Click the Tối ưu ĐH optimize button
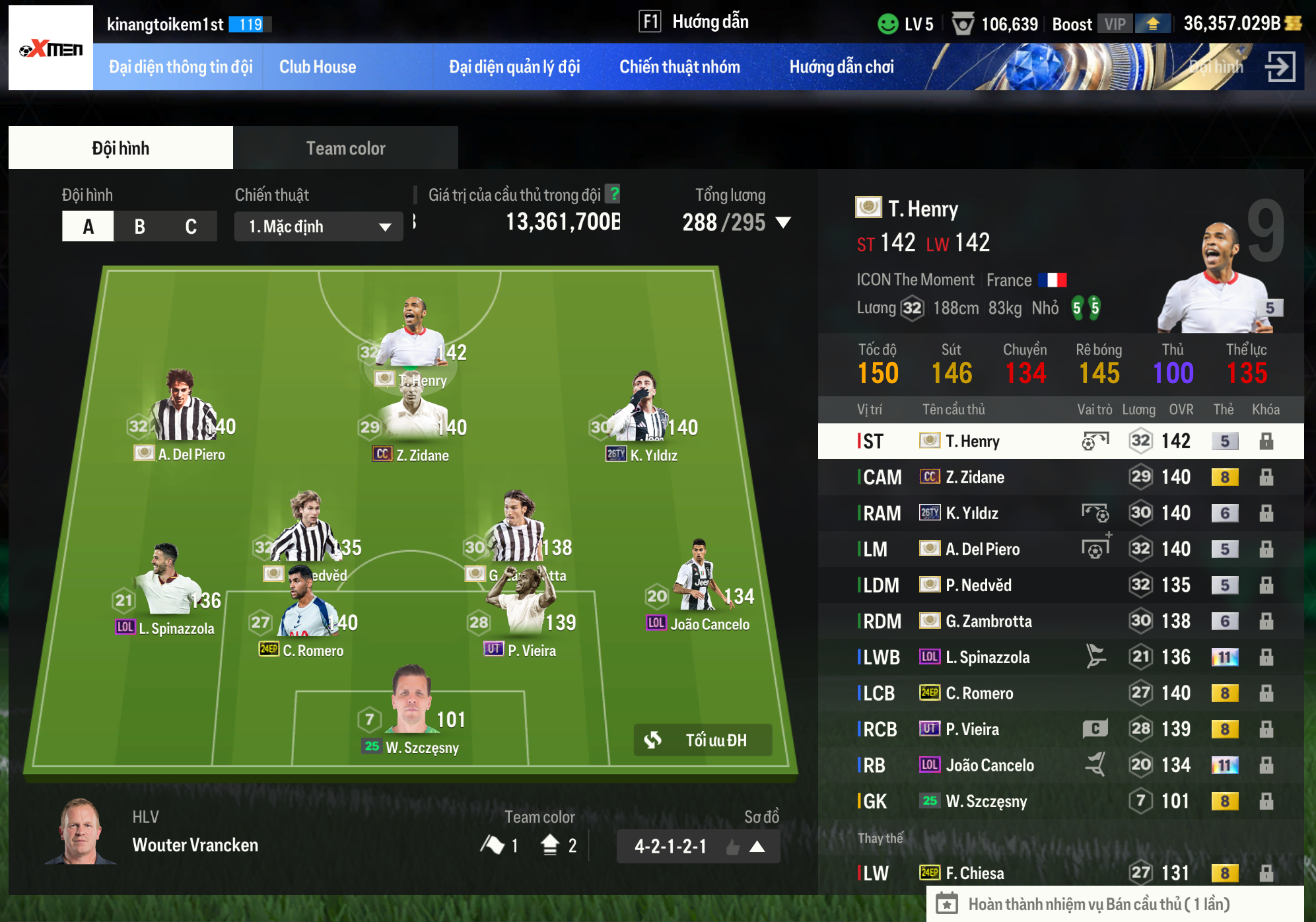The height and width of the screenshot is (922, 1316). click(703, 740)
